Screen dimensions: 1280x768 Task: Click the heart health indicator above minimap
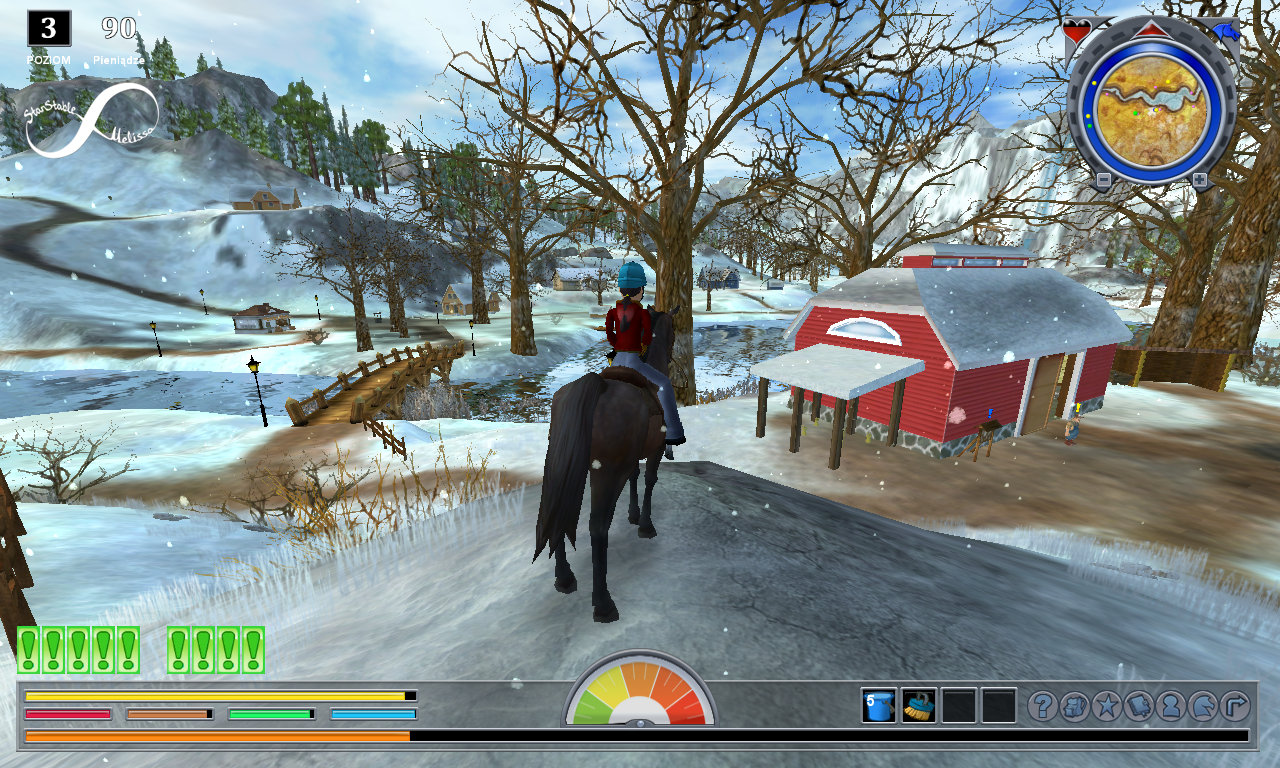point(1076,30)
